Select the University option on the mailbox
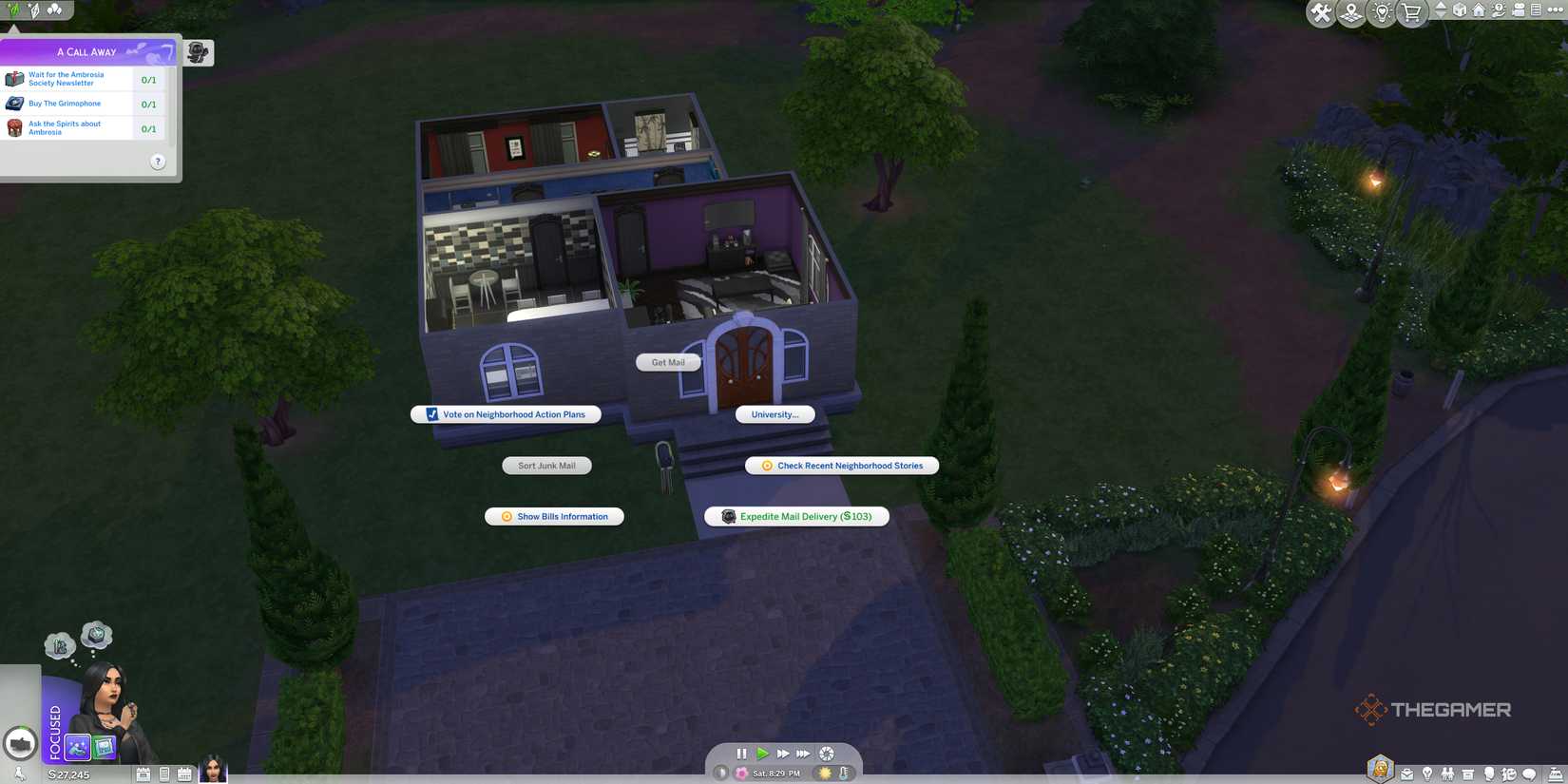Image resolution: width=1568 pixels, height=784 pixels. coord(774,414)
